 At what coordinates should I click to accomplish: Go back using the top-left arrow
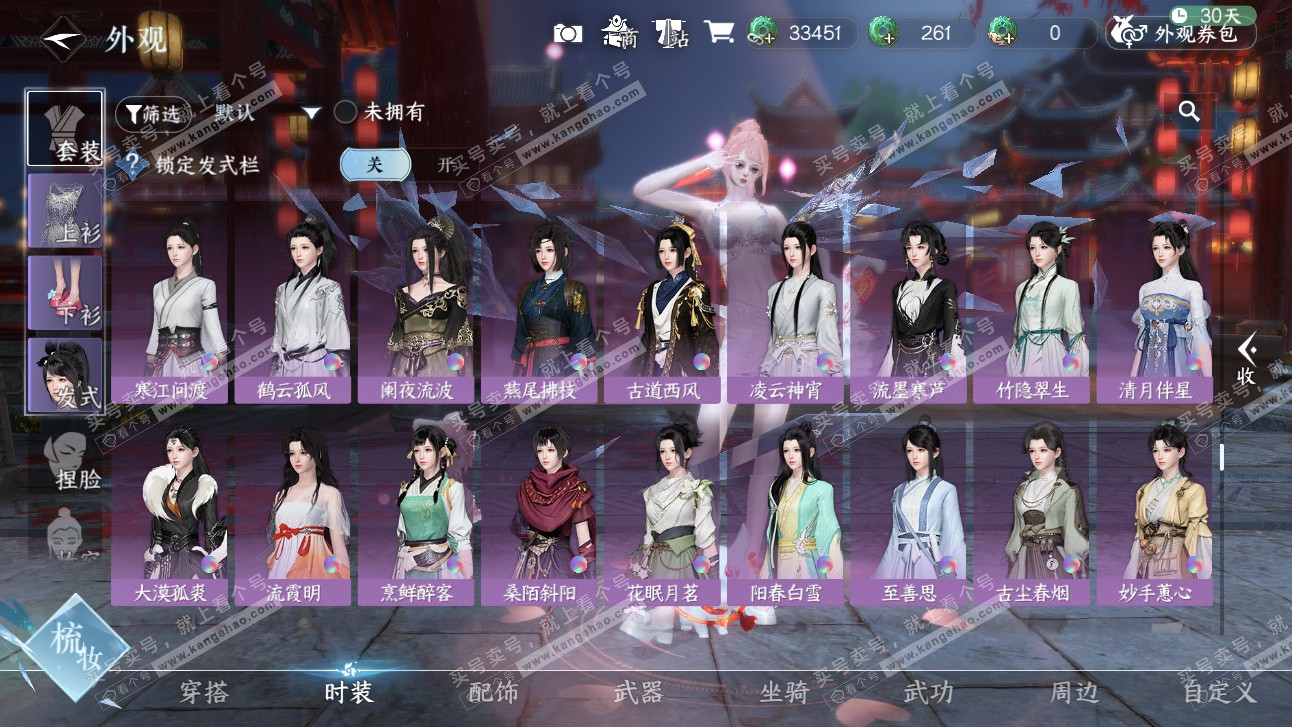coord(64,39)
